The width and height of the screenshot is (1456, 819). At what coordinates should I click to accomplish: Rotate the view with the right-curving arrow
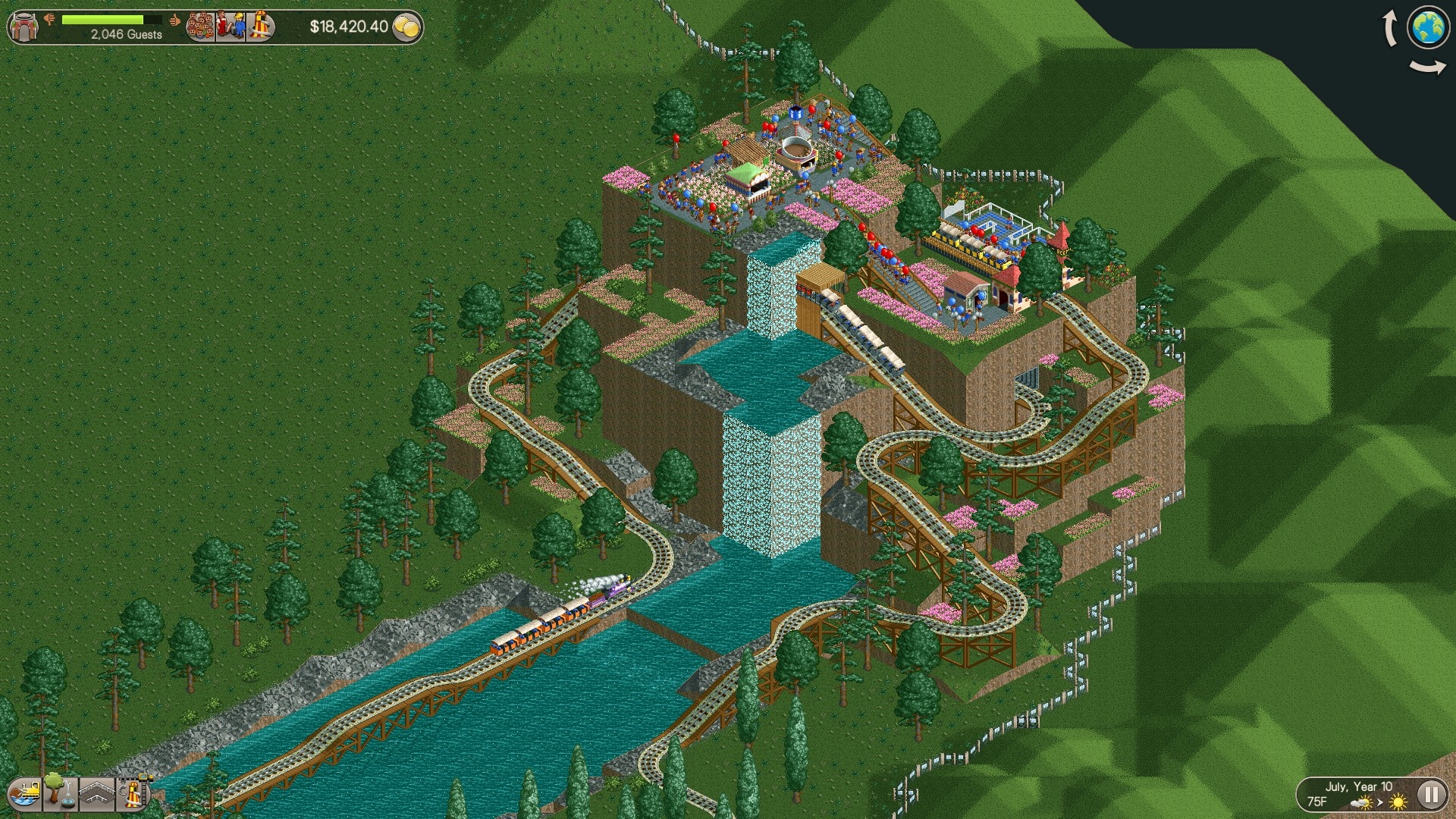tap(1428, 68)
